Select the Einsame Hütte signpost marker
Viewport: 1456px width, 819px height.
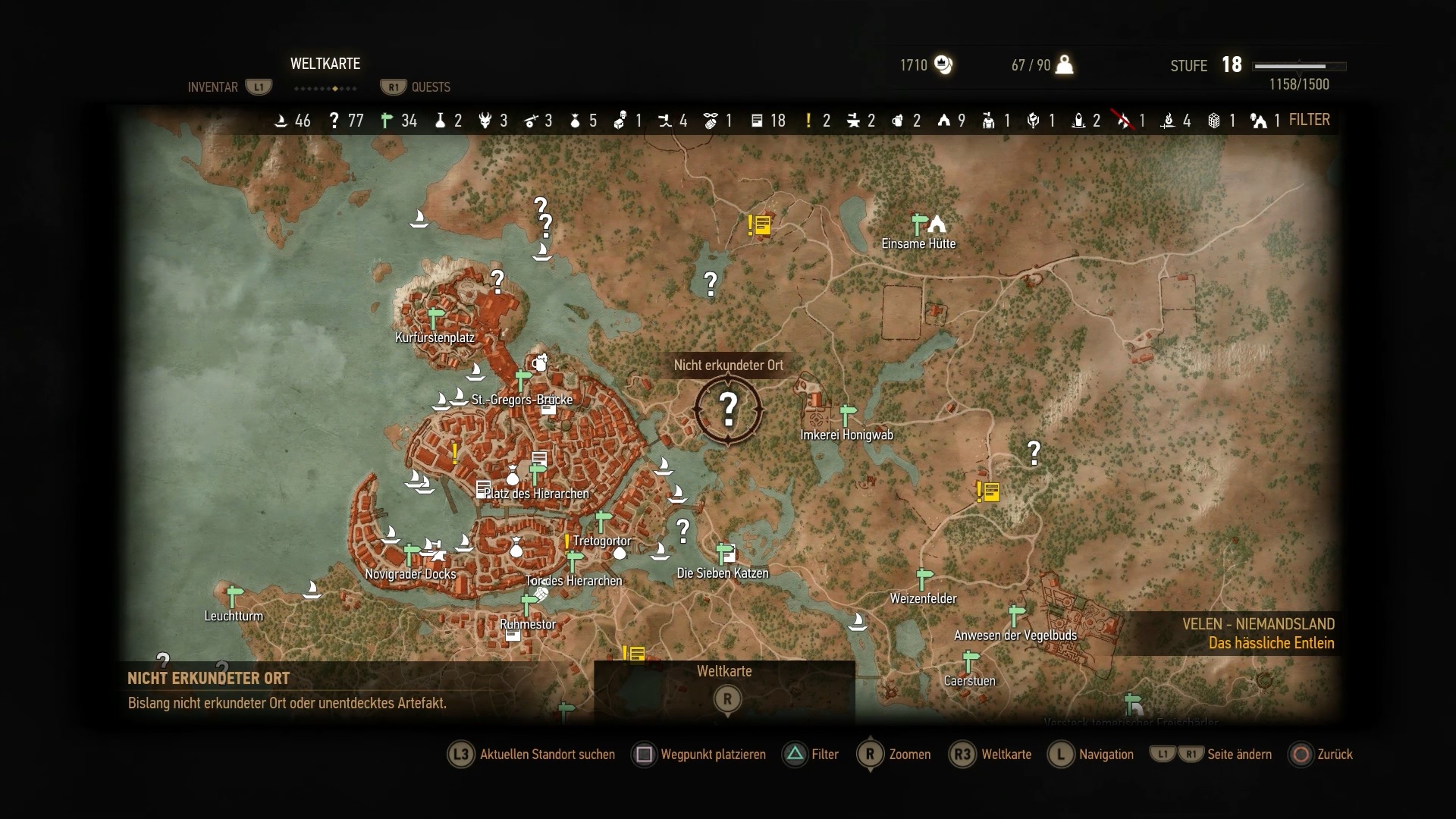(x=919, y=224)
